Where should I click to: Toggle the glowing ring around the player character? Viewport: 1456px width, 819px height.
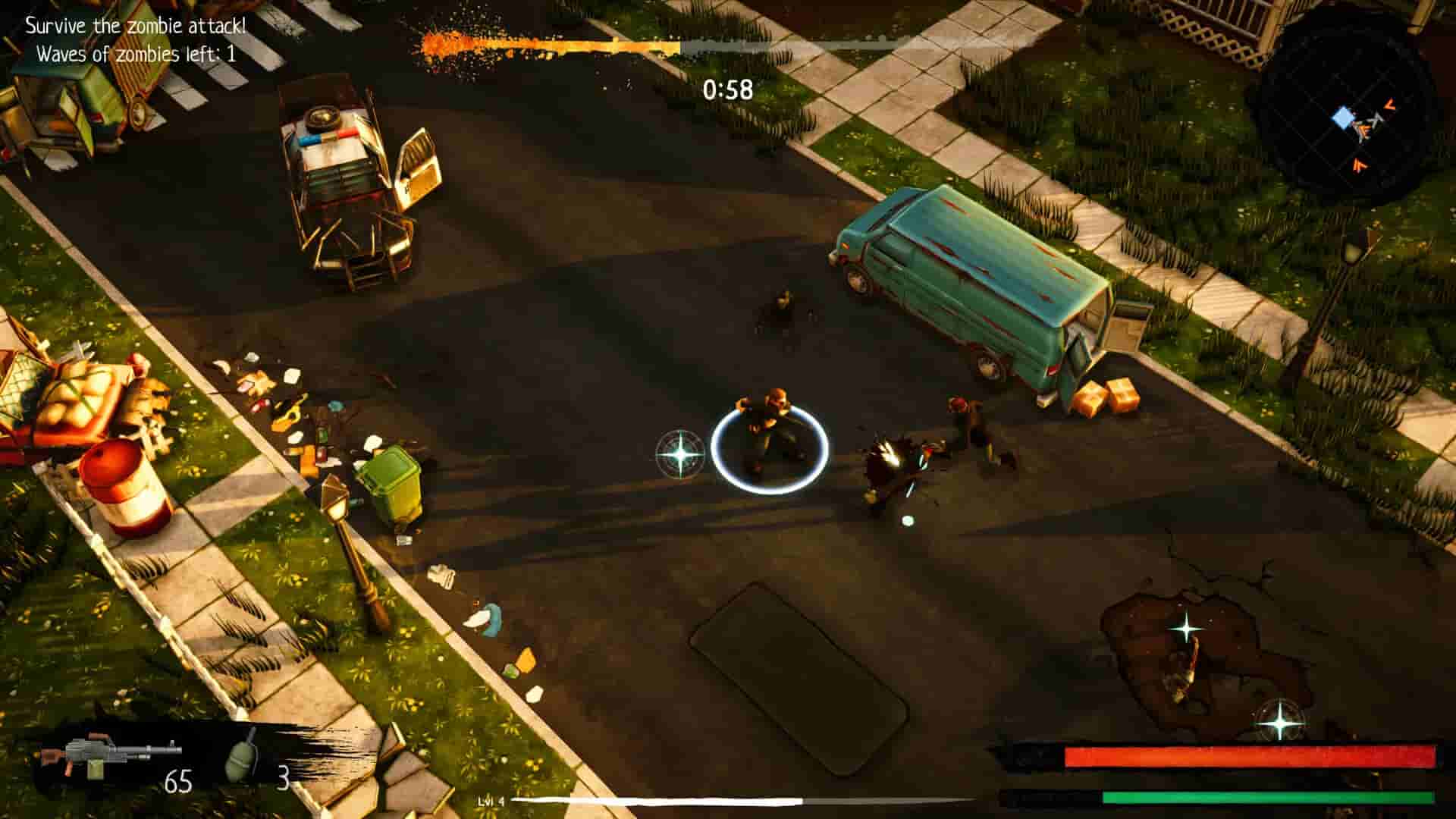click(770, 444)
